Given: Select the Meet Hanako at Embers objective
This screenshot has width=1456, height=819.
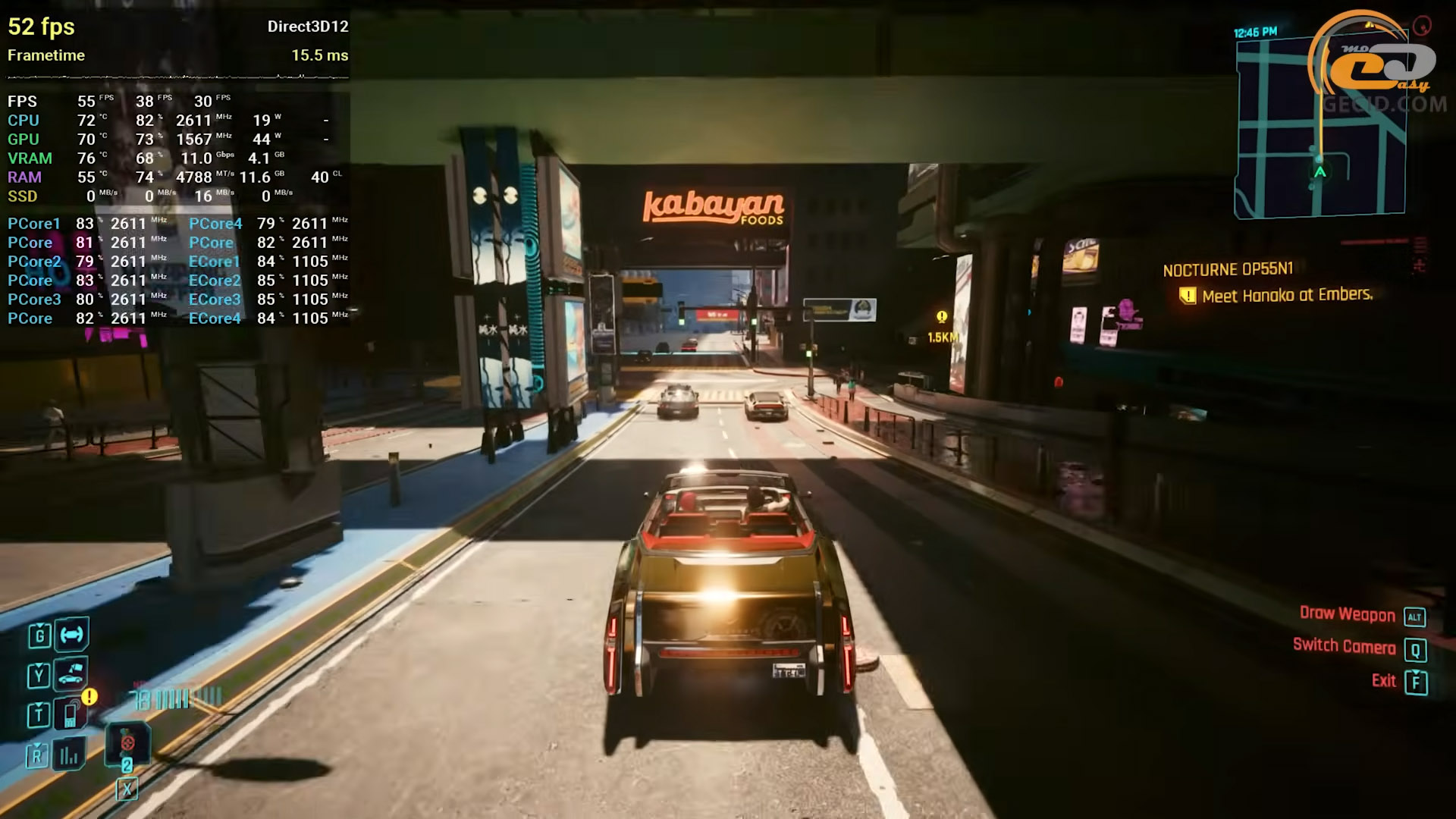Looking at the screenshot, I should tap(1287, 295).
